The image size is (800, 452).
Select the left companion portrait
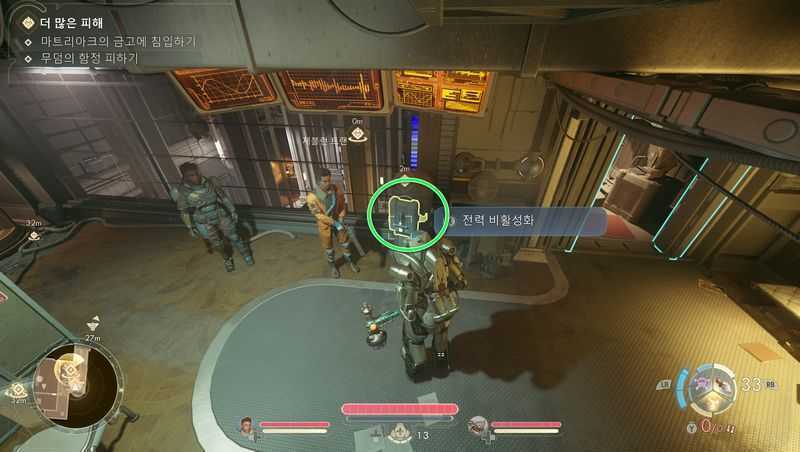[247, 426]
